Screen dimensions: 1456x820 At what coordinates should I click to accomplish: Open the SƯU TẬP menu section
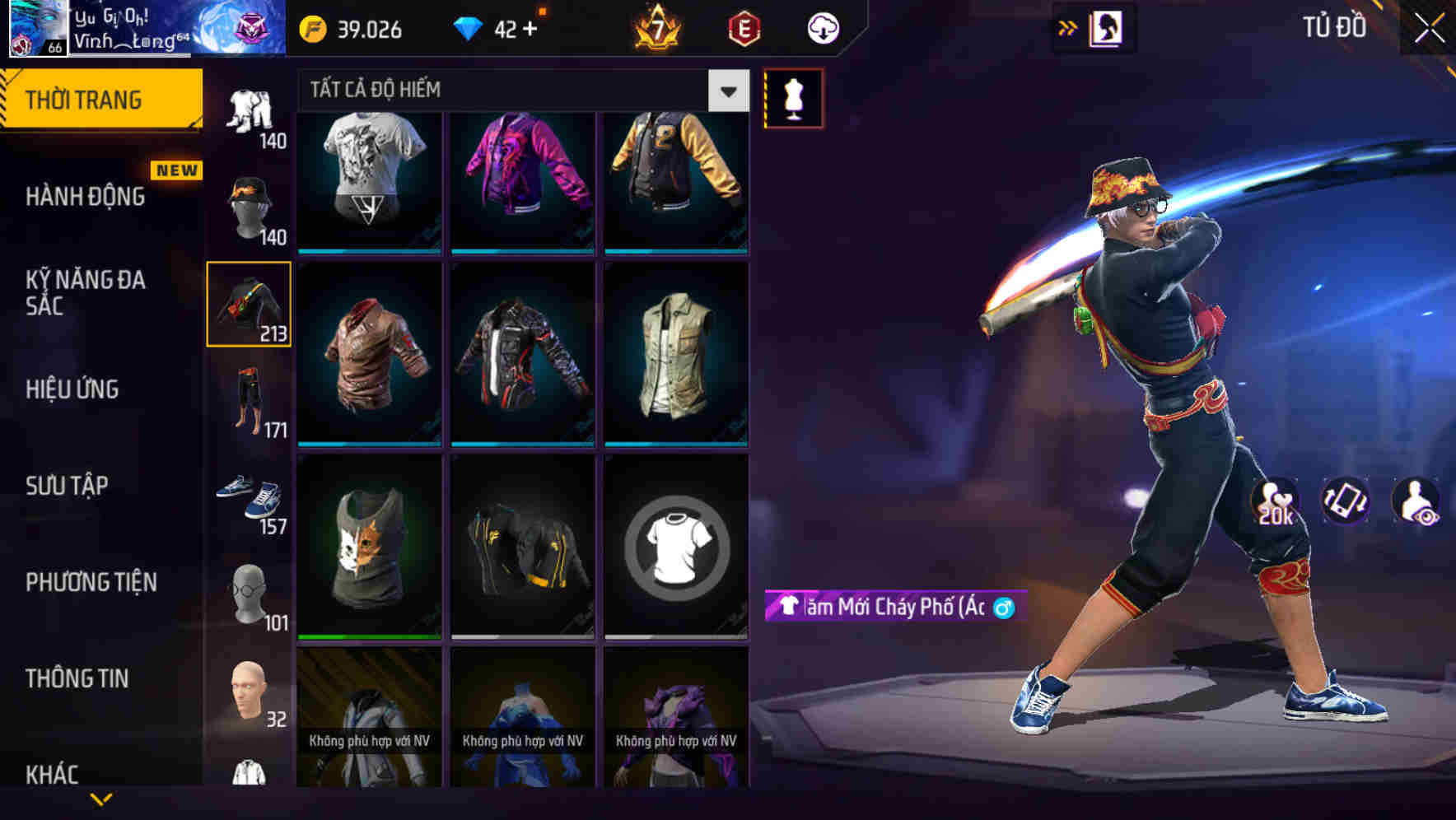click(x=68, y=486)
